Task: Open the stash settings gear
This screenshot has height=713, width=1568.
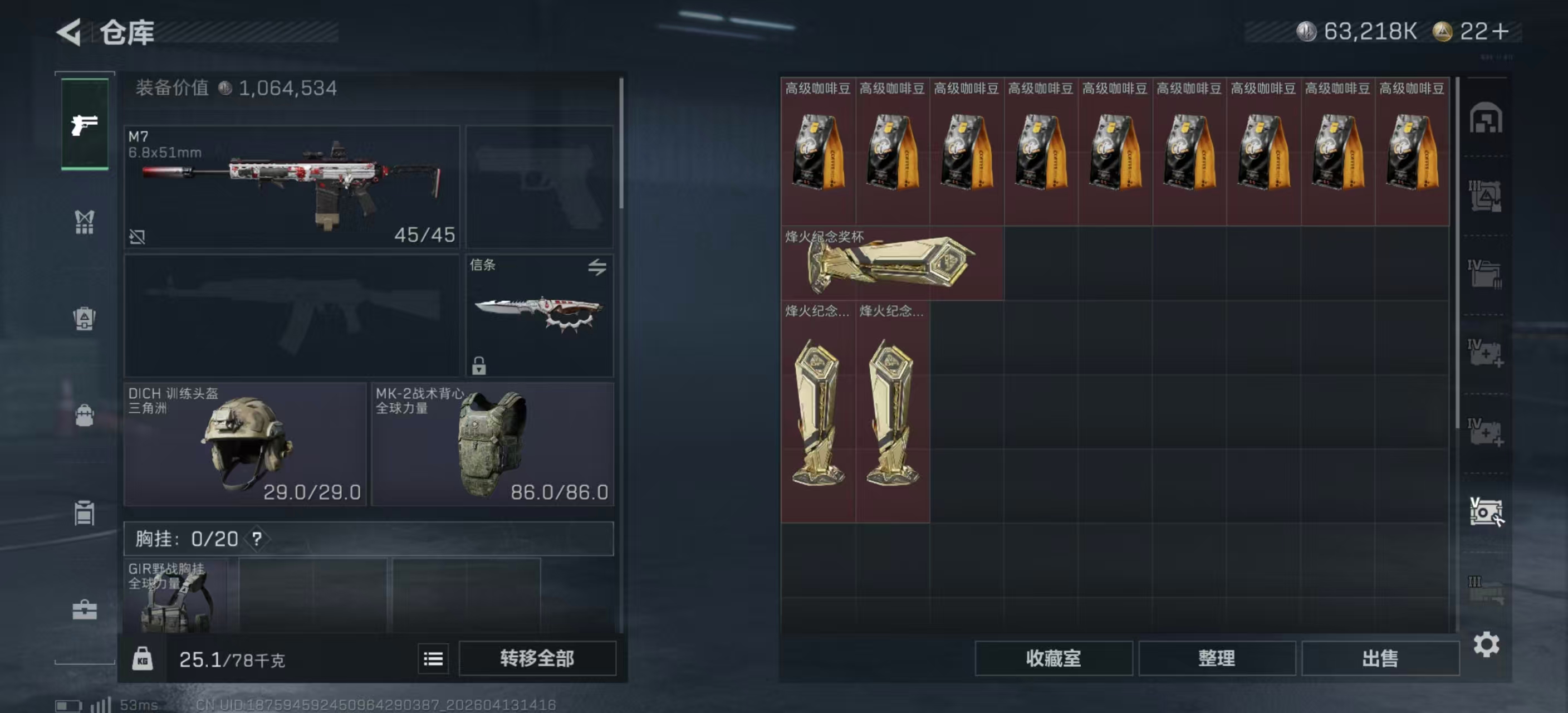Action: click(1486, 644)
